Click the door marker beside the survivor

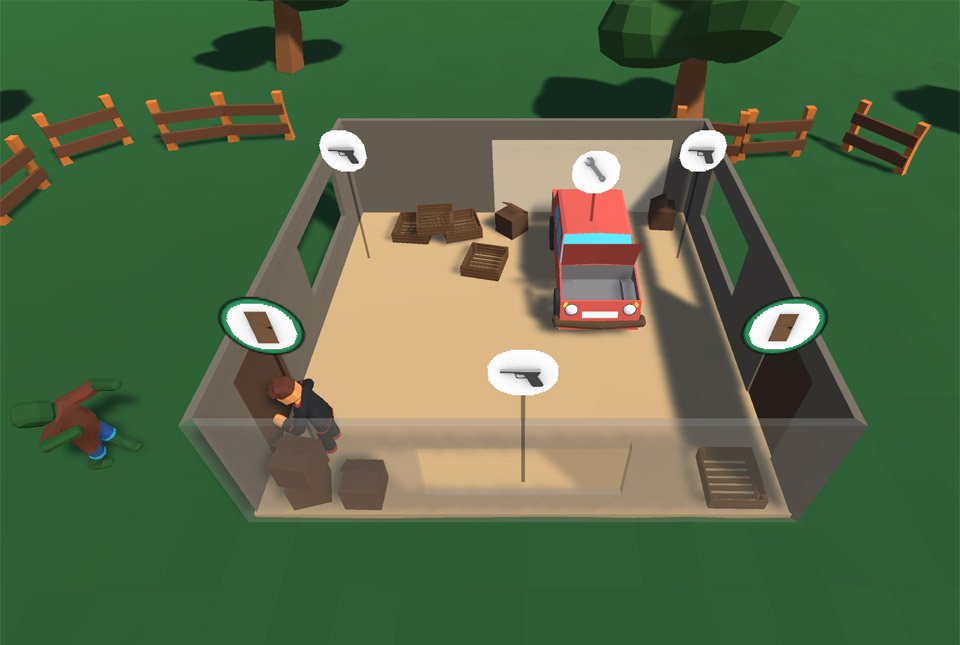[x=260, y=326]
